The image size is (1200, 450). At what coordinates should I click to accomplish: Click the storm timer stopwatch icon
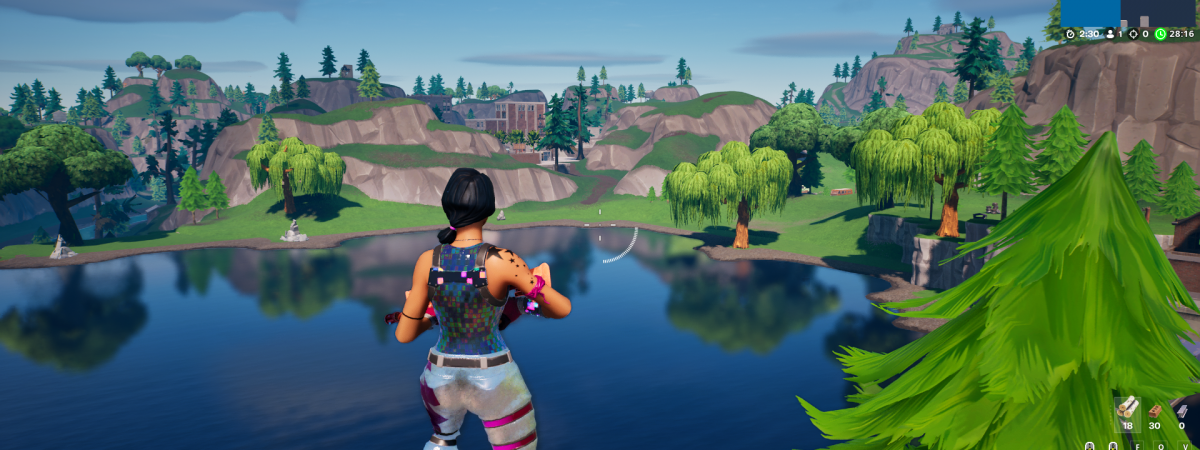1070,34
